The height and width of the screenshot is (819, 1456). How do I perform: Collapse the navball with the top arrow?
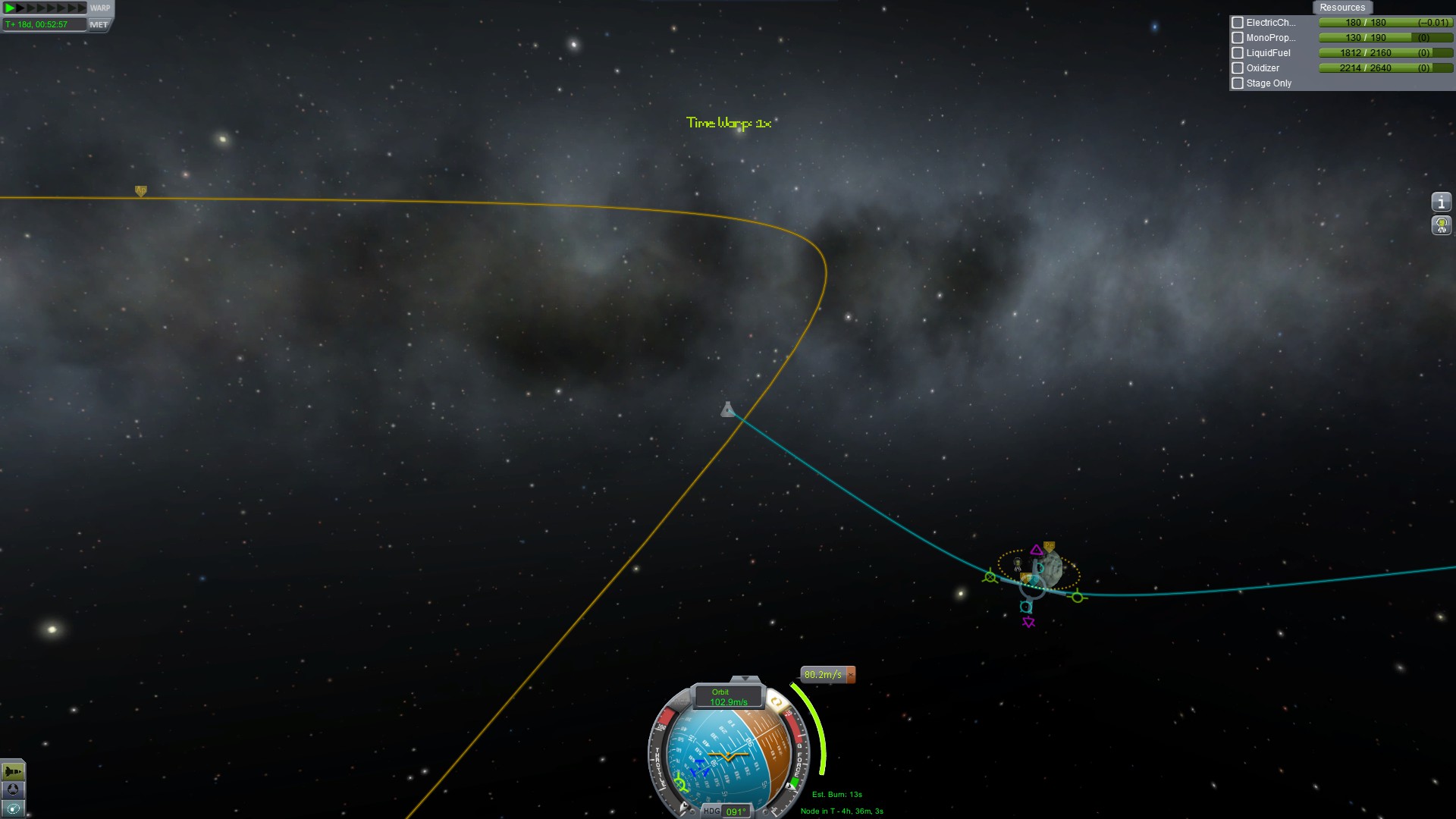click(x=745, y=679)
